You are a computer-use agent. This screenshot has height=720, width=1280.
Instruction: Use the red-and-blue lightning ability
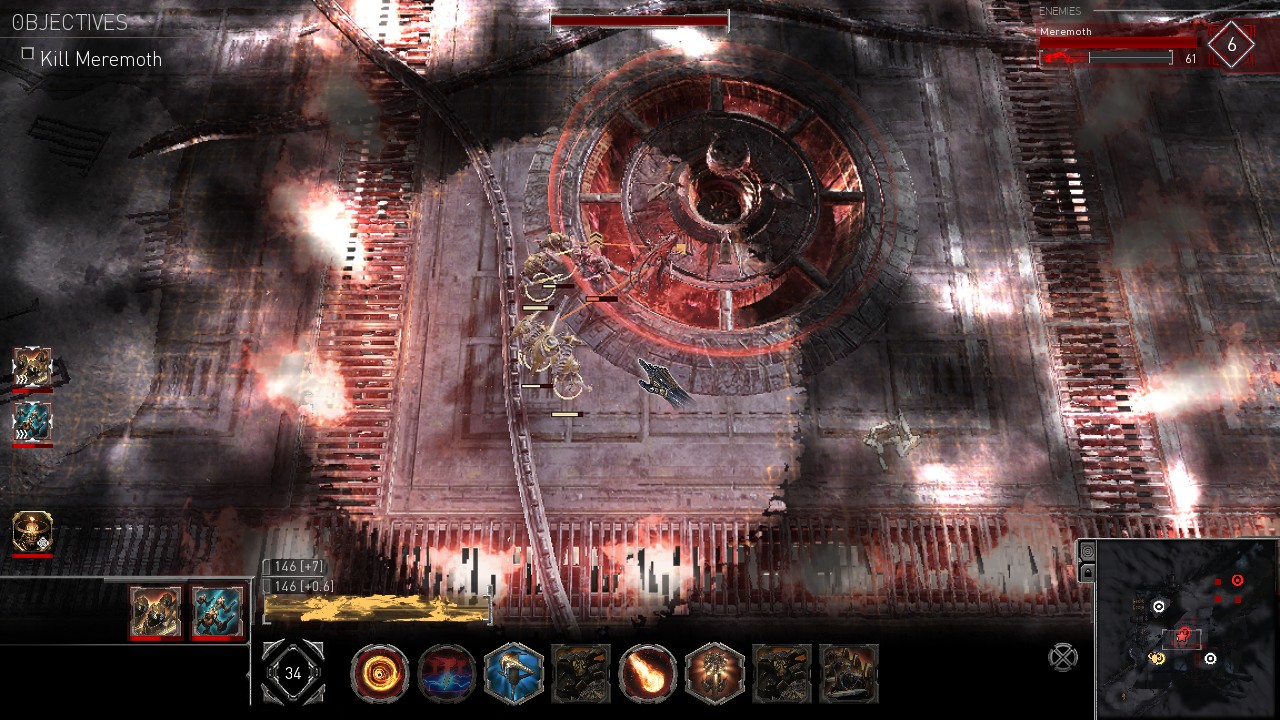pyautogui.click(x=447, y=674)
